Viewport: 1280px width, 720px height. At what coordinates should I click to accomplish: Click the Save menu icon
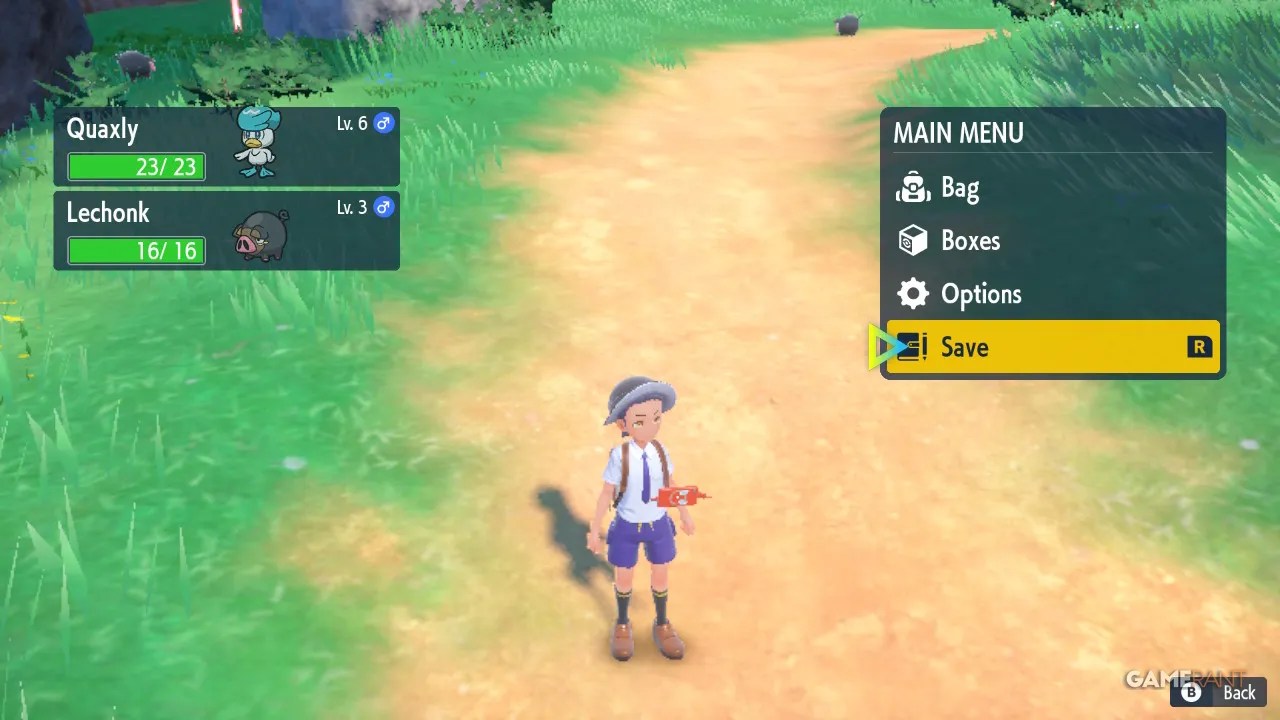[x=912, y=347]
